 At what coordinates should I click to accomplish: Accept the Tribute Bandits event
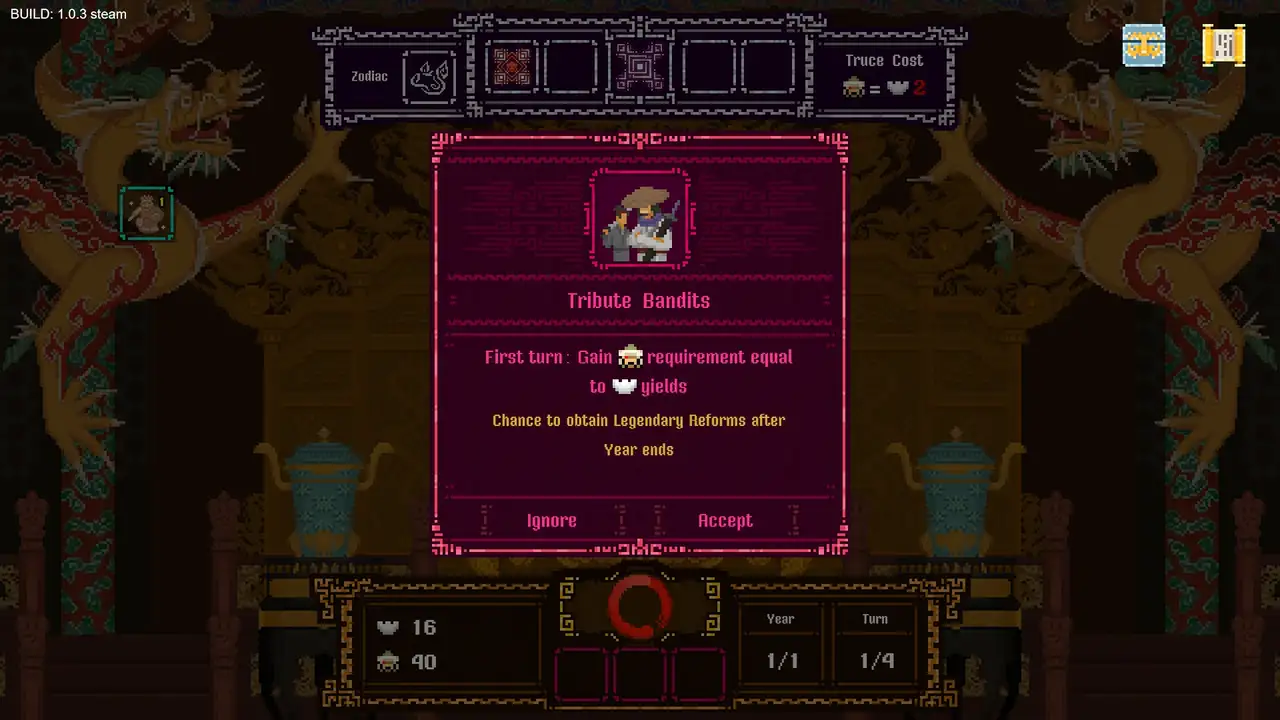tap(725, 520)
